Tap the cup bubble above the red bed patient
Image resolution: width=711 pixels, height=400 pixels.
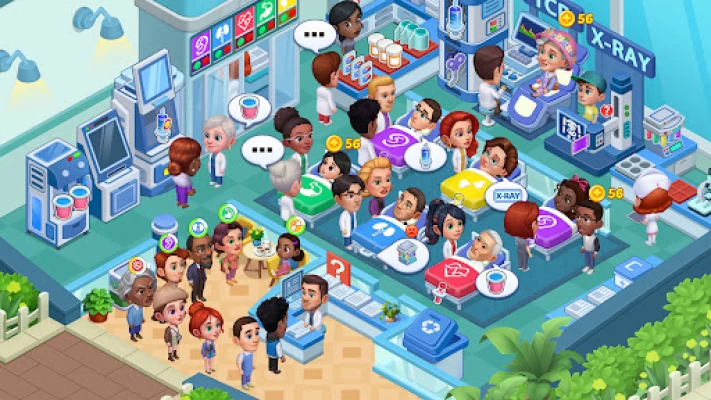tap(490, 282)
